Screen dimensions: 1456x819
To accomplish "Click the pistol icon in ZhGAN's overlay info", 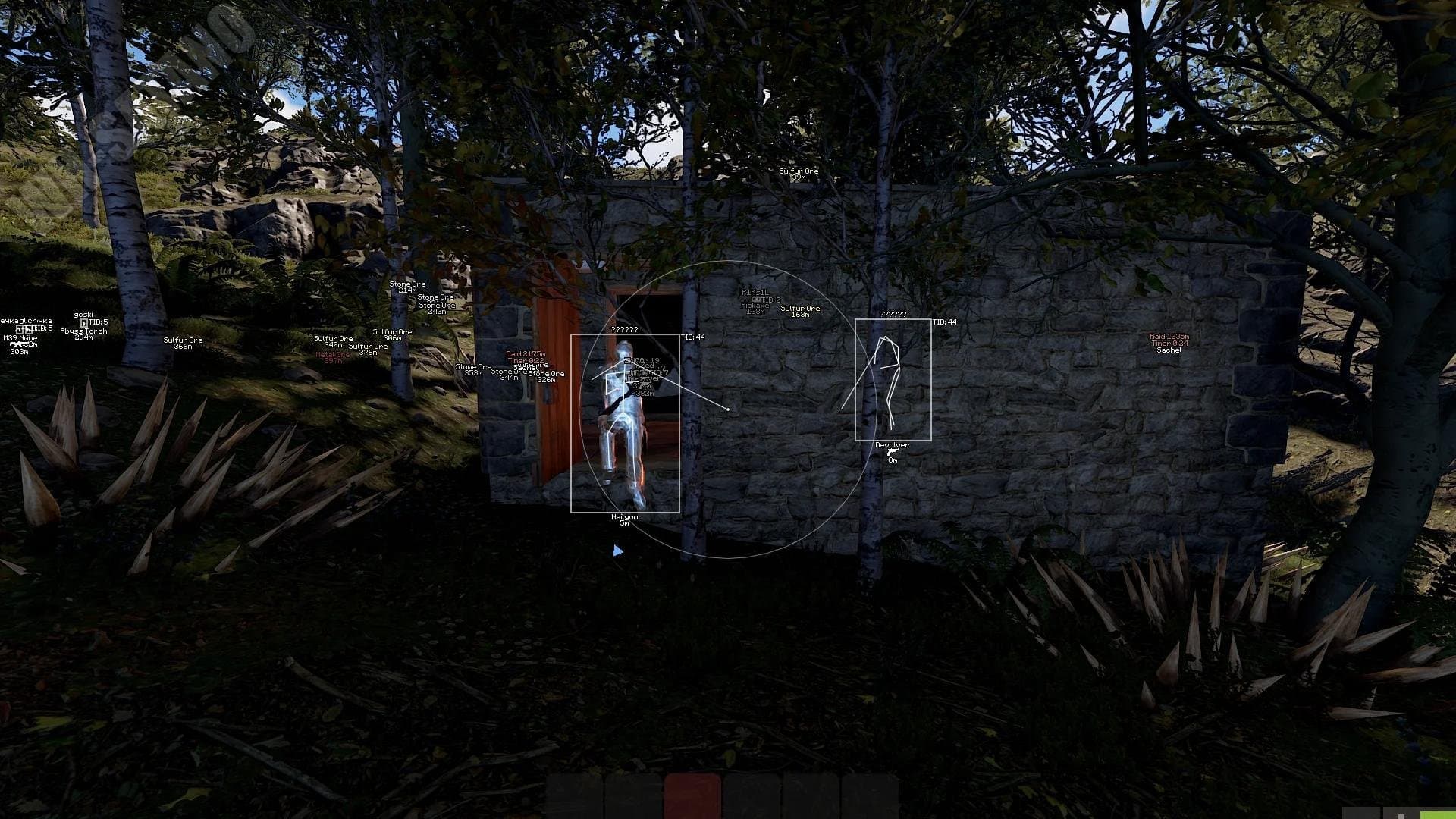I will pyautogui.click(x=643, y=379).
